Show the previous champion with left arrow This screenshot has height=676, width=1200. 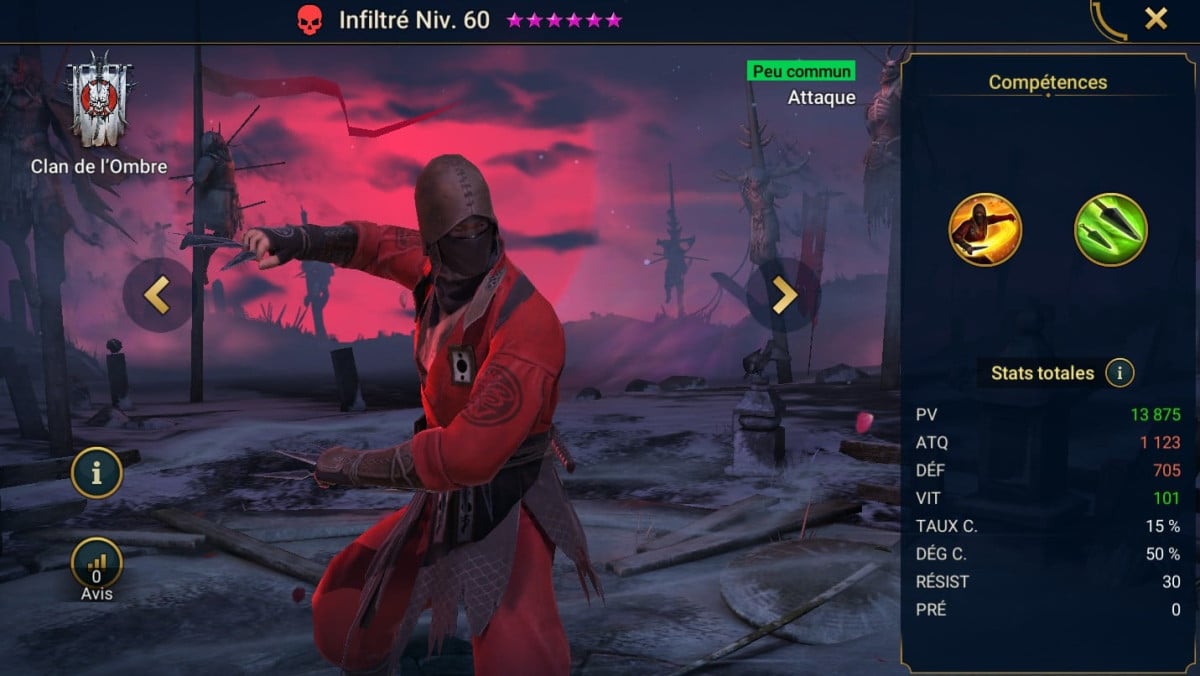[x=158, y=294]
